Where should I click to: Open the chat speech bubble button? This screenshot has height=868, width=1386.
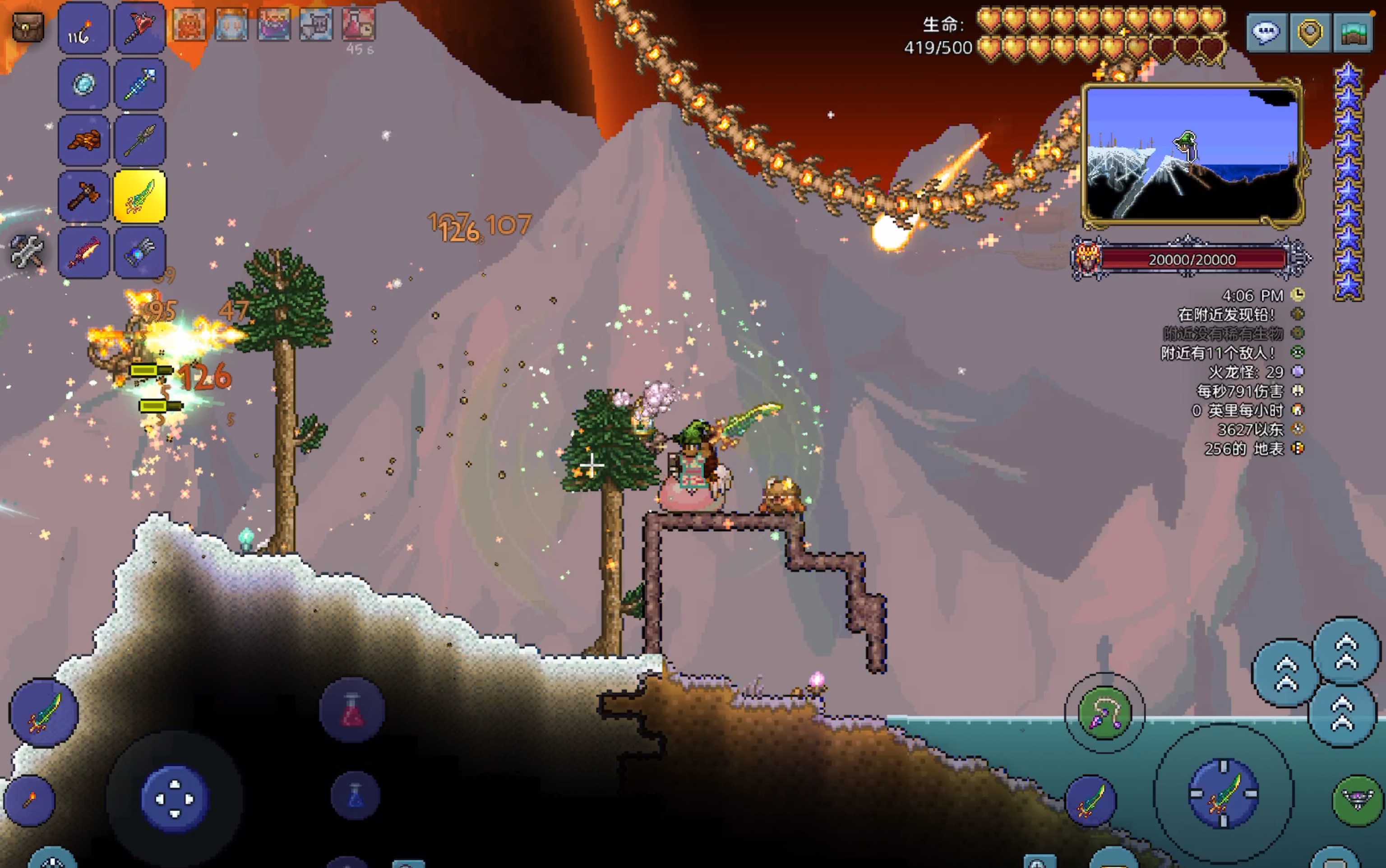[1266, 32]
